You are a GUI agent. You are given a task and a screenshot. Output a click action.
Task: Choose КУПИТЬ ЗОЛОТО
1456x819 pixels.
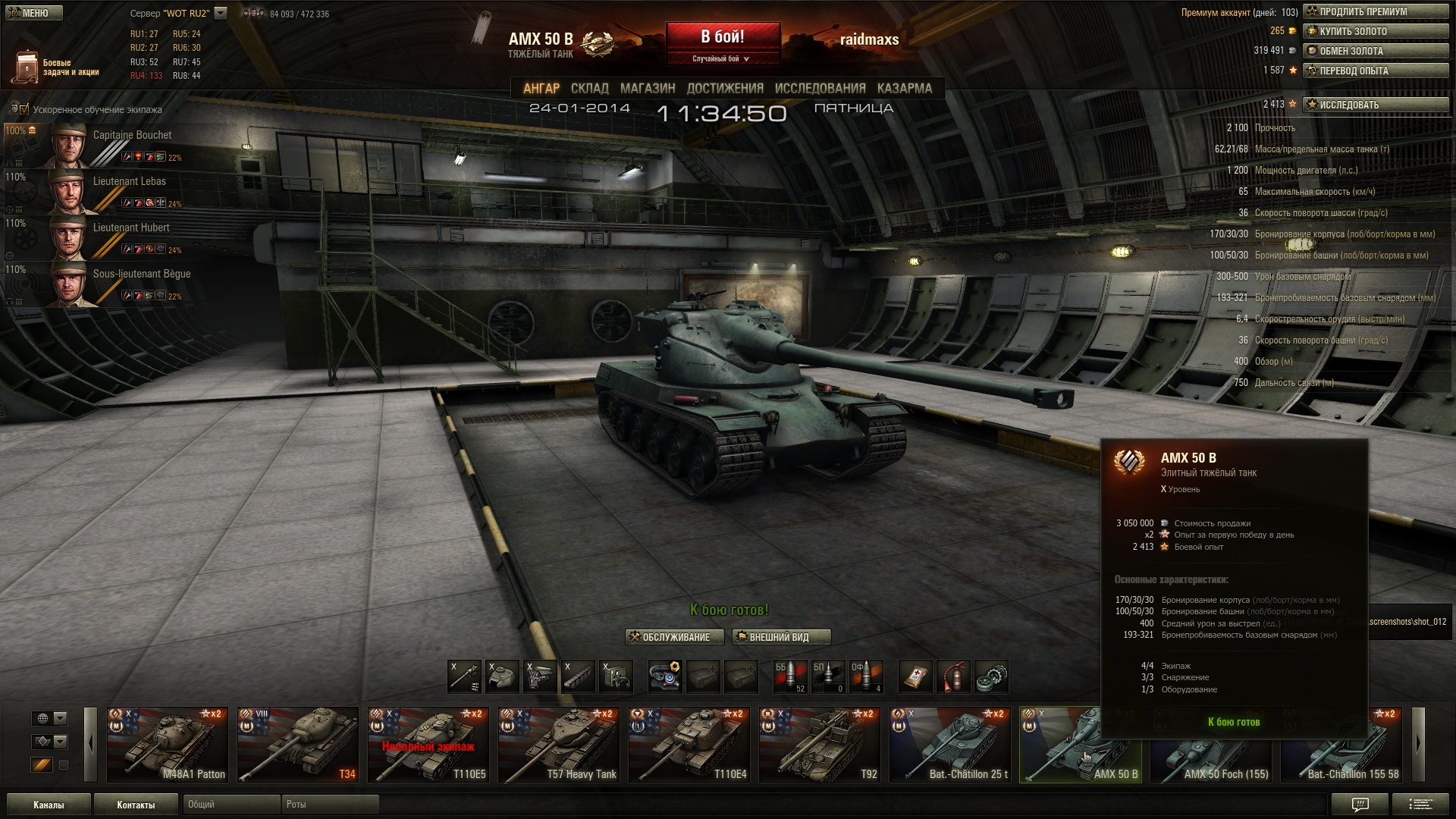[x=1376, y=31]
